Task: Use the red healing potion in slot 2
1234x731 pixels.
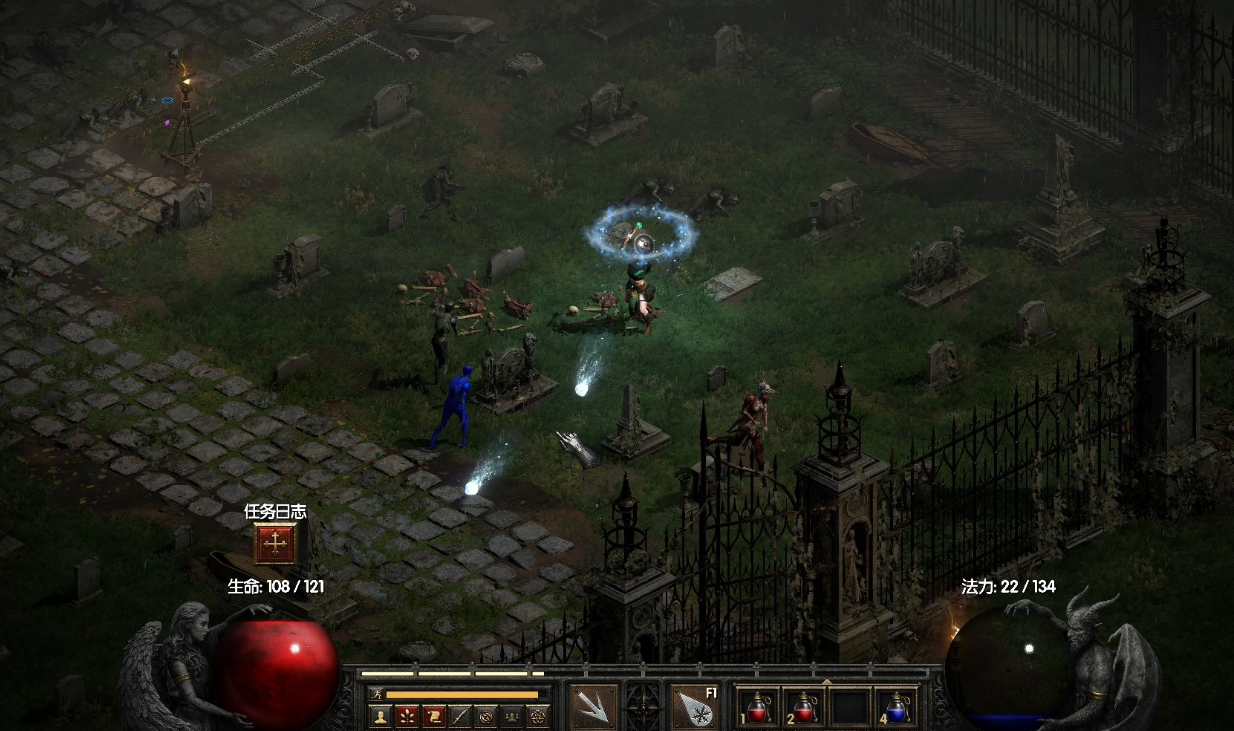Action: [804, 707]
